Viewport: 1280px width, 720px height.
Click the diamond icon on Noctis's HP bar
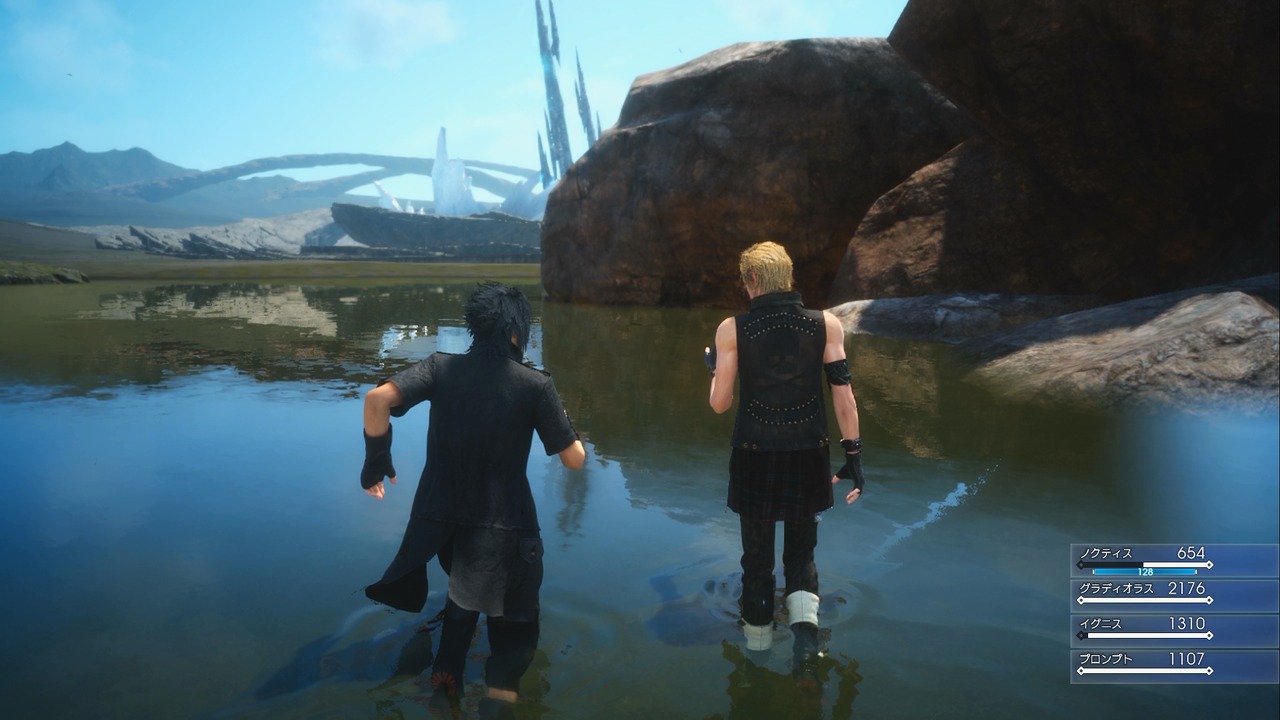coord(1081,564)
